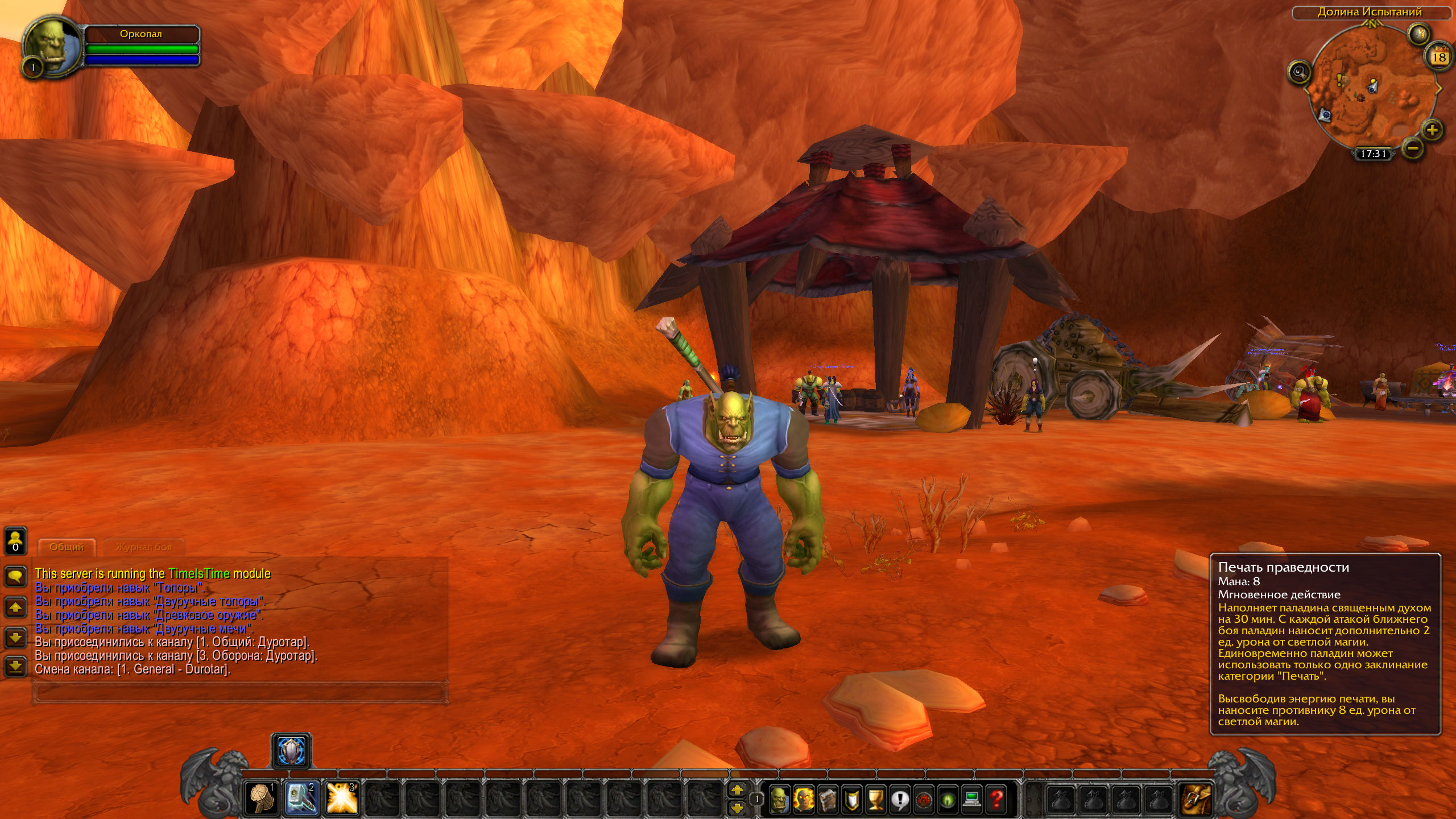The width and height of the screenshot is (1456, 819).
Task: Zoom out the minimap with the minus button
Action: tap(1412, 148)
